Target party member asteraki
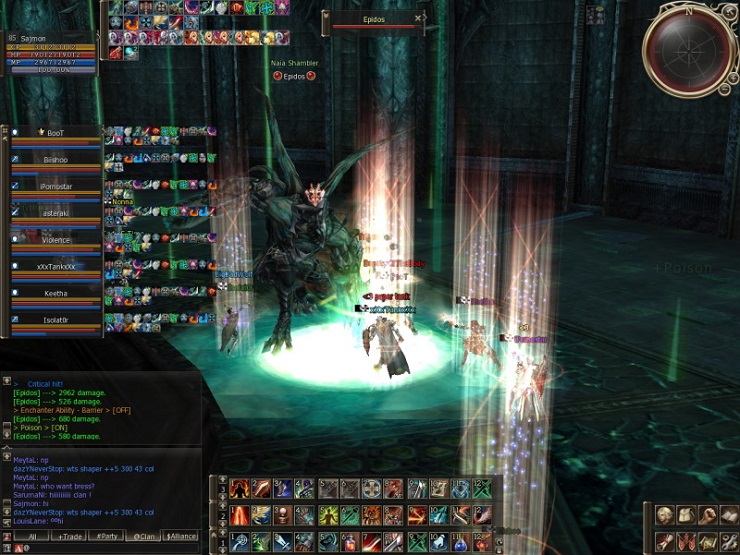The height and width of the screenshot is (555, 740). (55, 213)
